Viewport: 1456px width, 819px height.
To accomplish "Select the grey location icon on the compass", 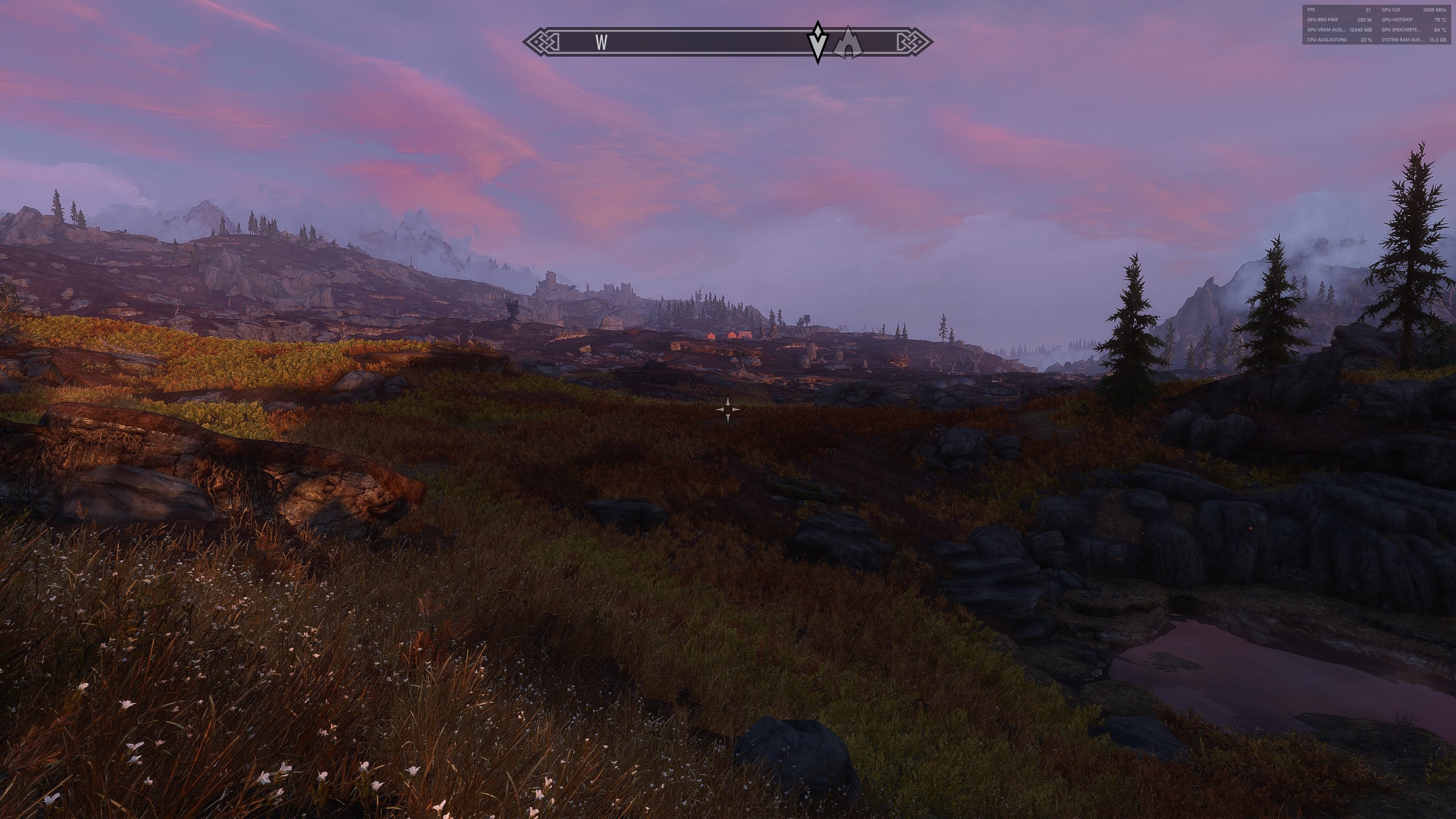I will 848,43.
